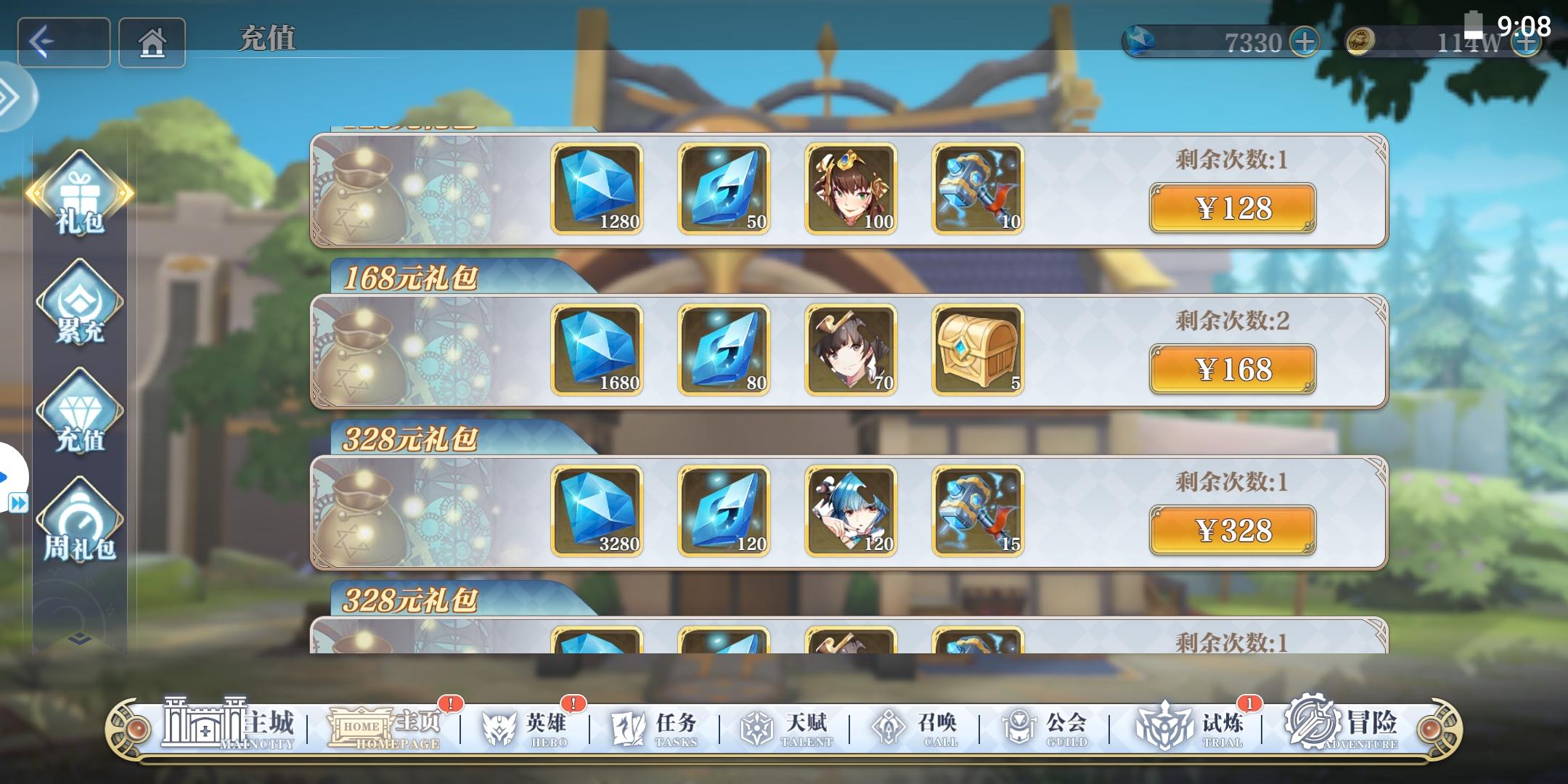Tap plus beside the 114W gold balance
The height and width of the screenshot is (784, 1568).
1526,41
